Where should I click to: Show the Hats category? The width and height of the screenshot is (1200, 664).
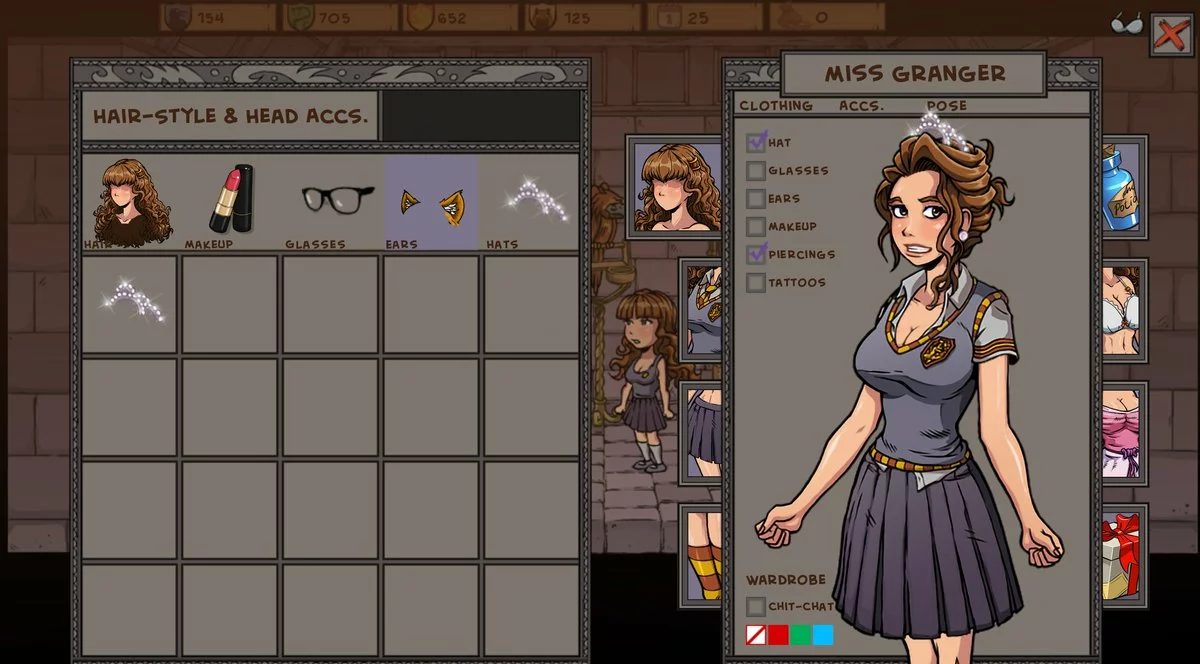pos(528,200)
